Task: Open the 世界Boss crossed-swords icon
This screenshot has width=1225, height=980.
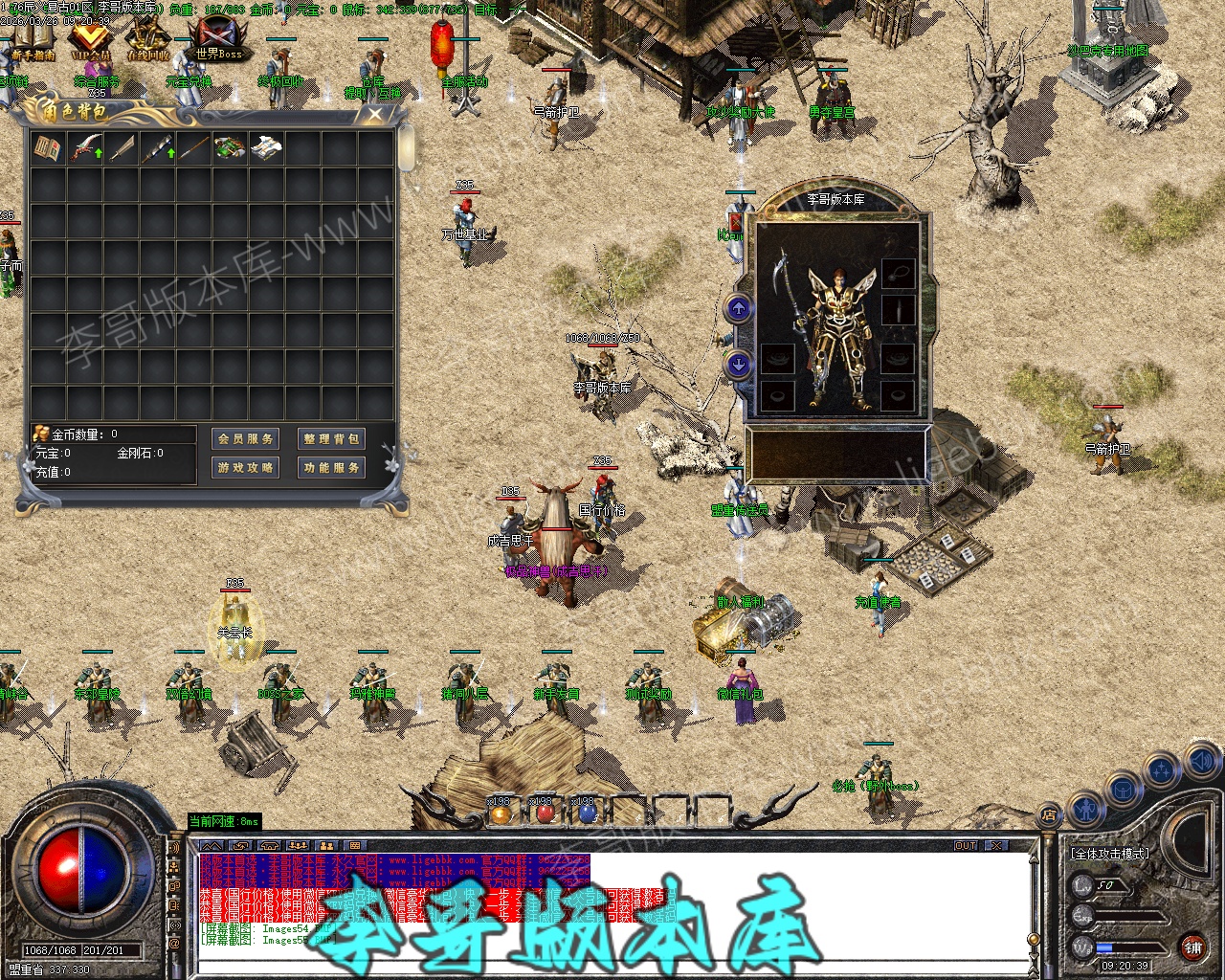Action: [219, 38]
